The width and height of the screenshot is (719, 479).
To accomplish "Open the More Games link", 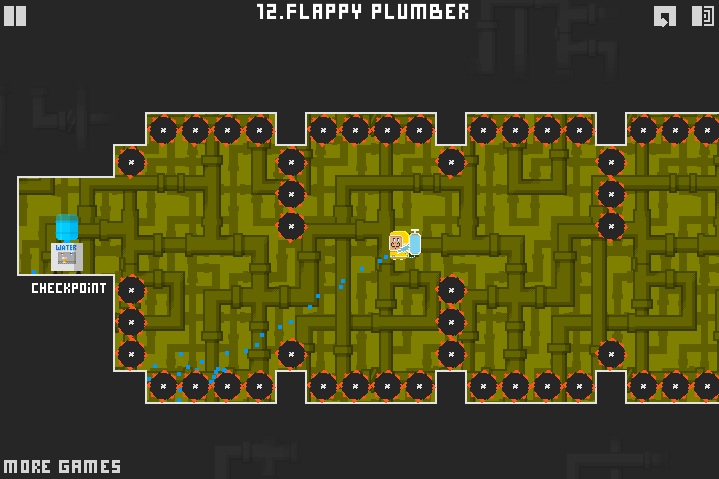I will 62,466.
